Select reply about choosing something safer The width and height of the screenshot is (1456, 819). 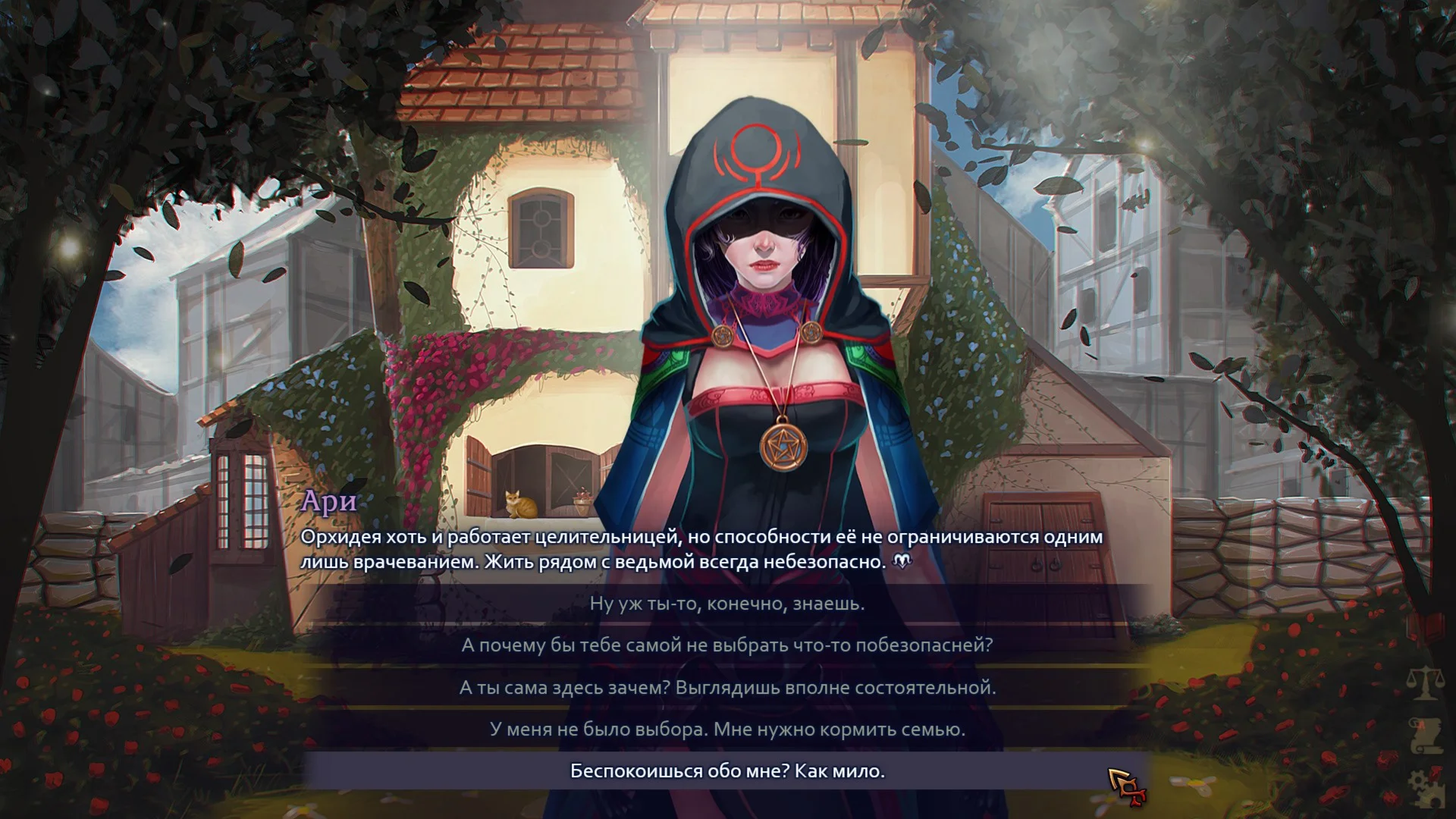point(726,645)
